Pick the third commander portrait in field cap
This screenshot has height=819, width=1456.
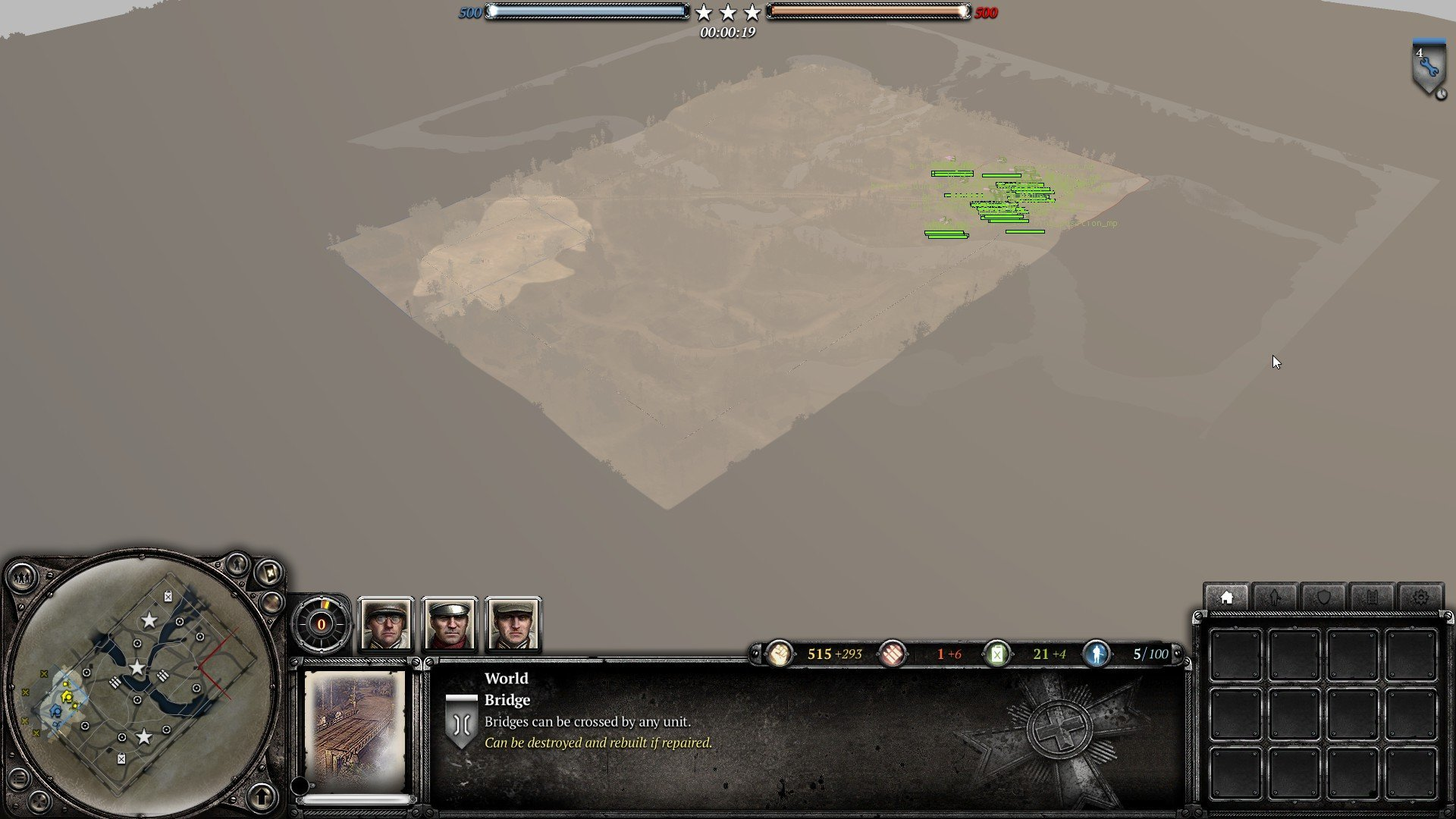pyautogui.click(x=513, y=624)
